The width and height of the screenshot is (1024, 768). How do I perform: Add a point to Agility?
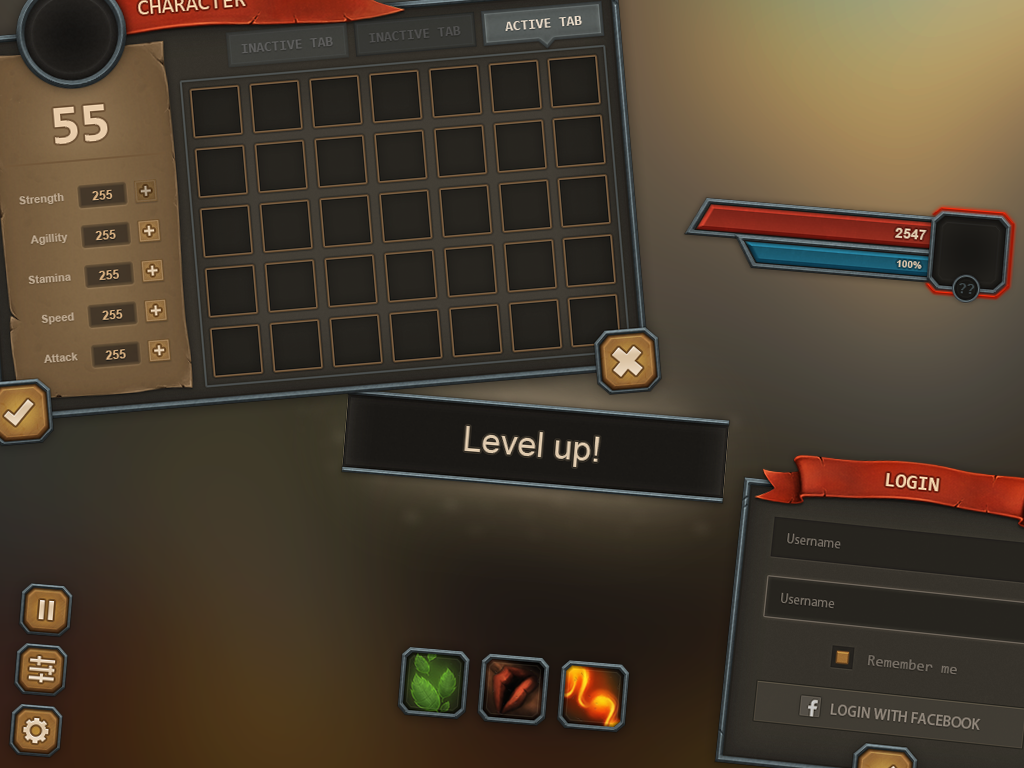(x=149, y=231)
